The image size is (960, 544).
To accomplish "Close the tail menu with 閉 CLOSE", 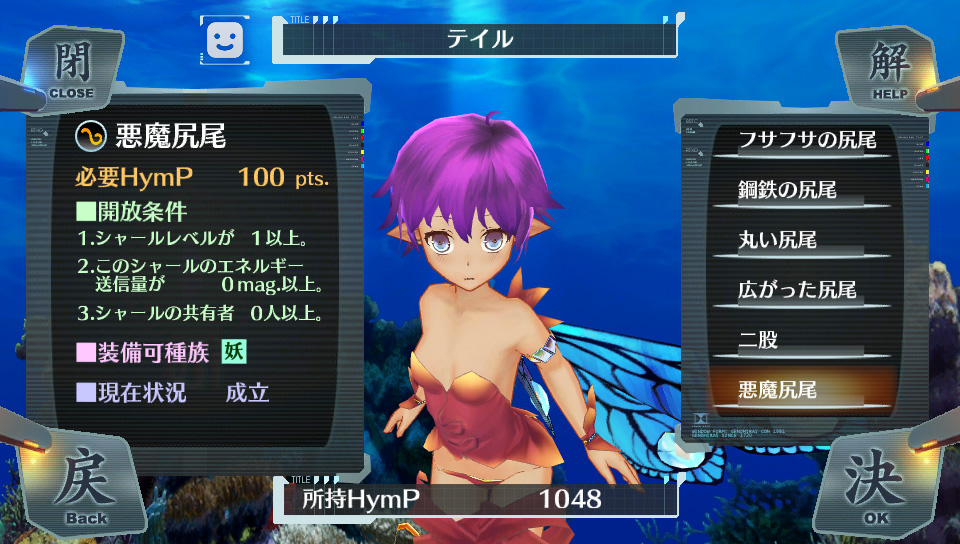I will point(69,70).
